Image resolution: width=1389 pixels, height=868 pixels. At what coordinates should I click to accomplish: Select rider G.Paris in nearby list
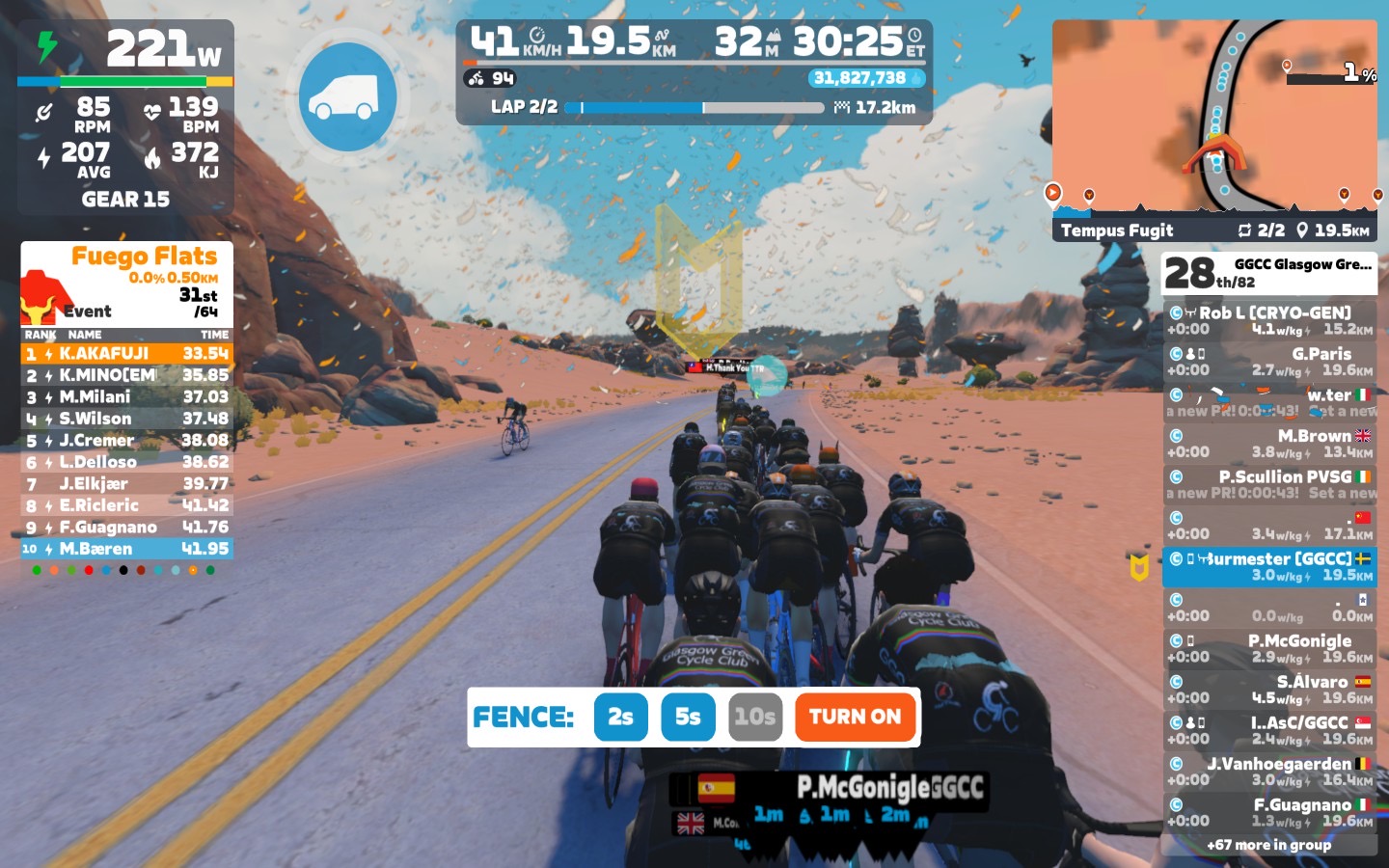point(1269,362)
